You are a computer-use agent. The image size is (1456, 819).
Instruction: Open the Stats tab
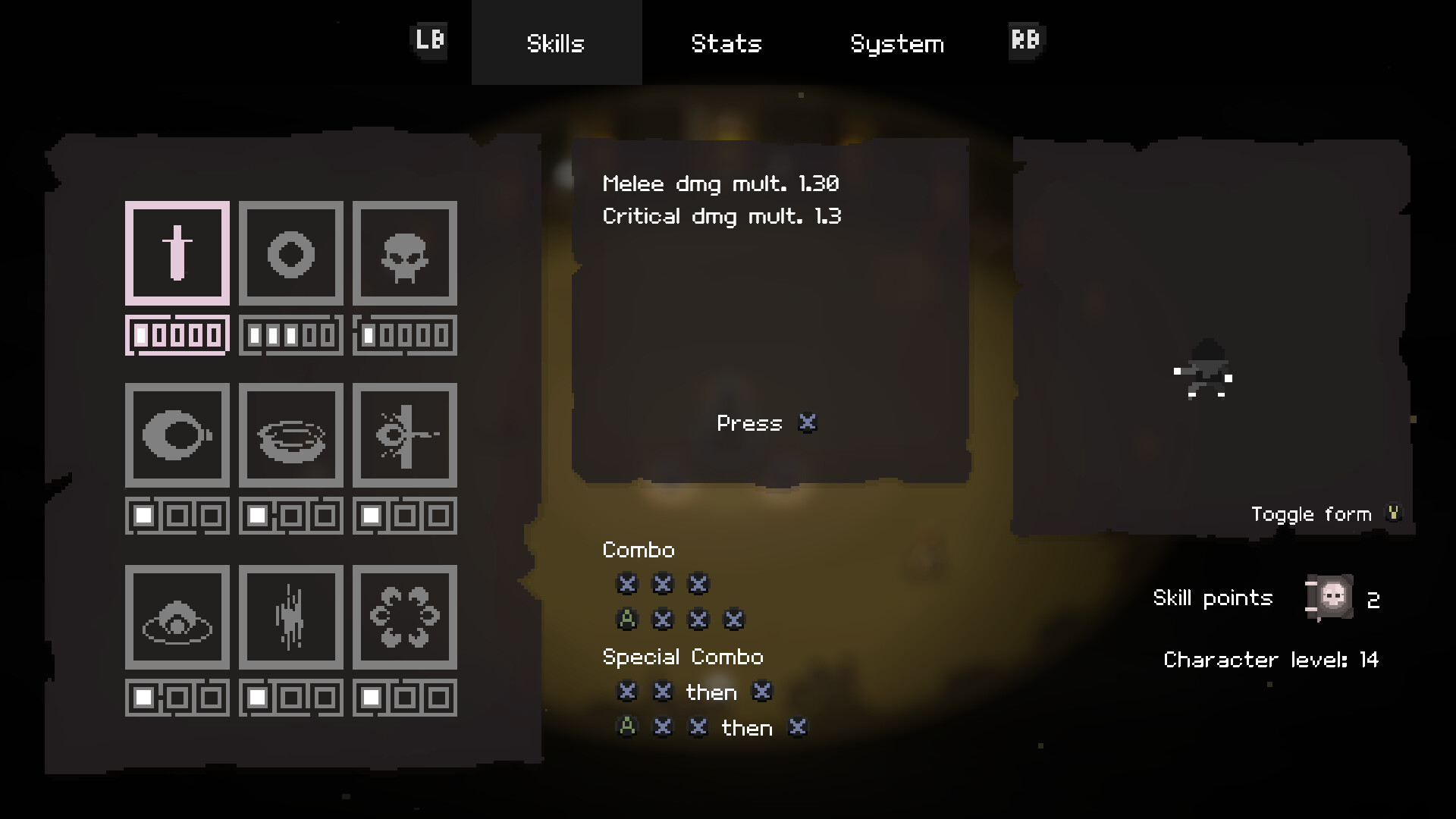pos(726,43)
